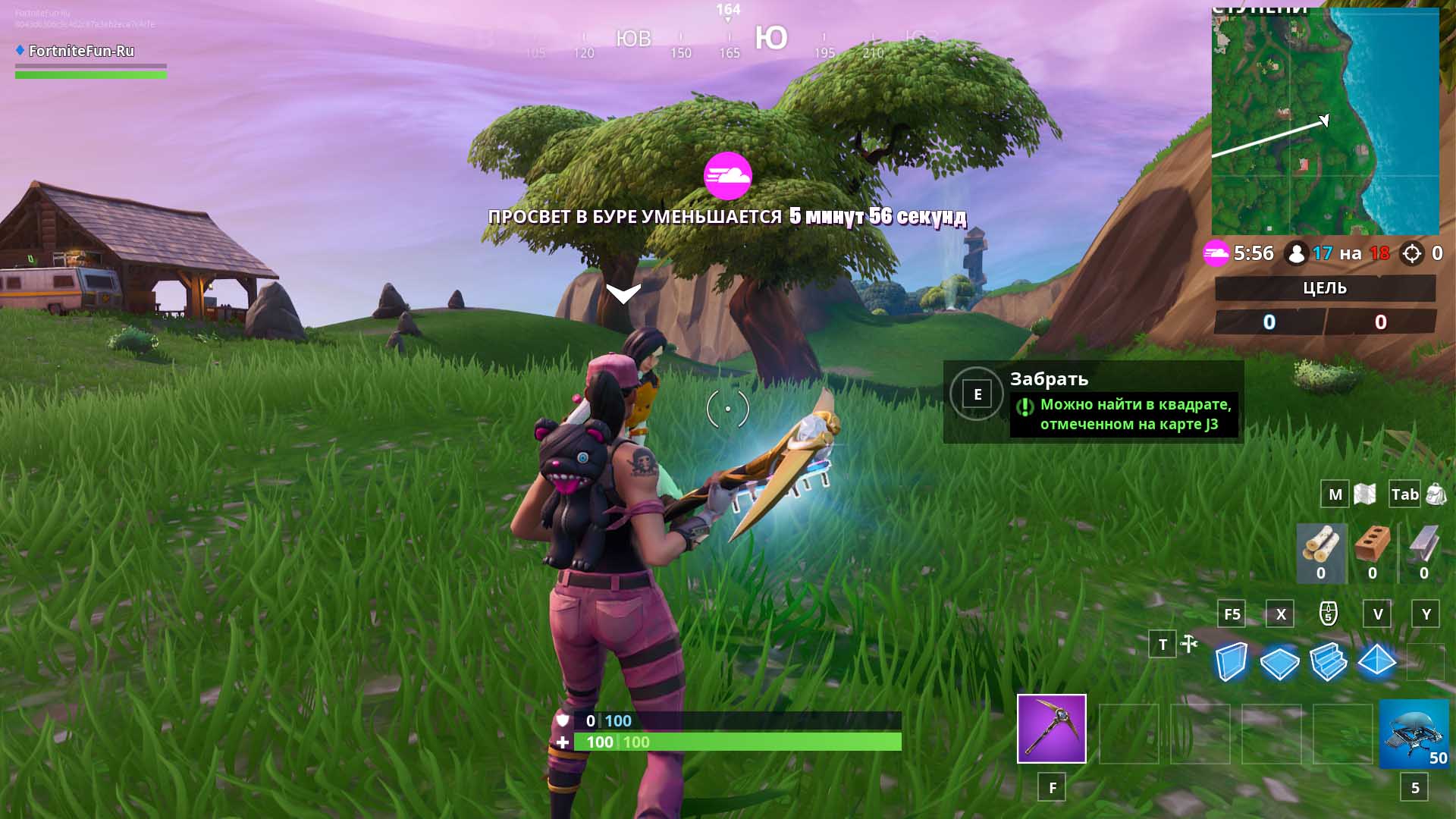Viewport: 1456px width, 819px height.
Task: Choose the wall building piece
Action: (x=1231, y=662)
